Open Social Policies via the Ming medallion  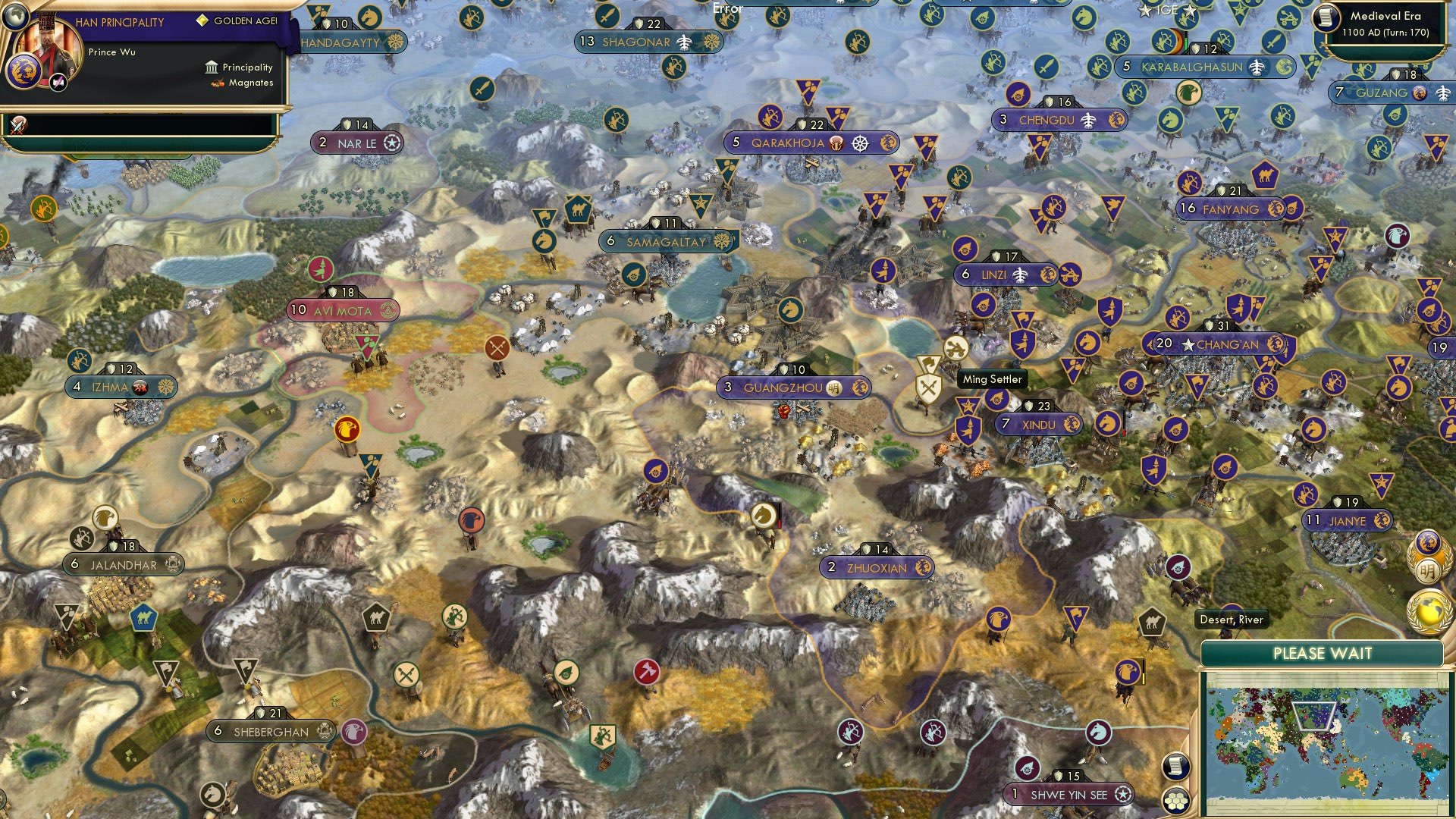(1429, 570)
